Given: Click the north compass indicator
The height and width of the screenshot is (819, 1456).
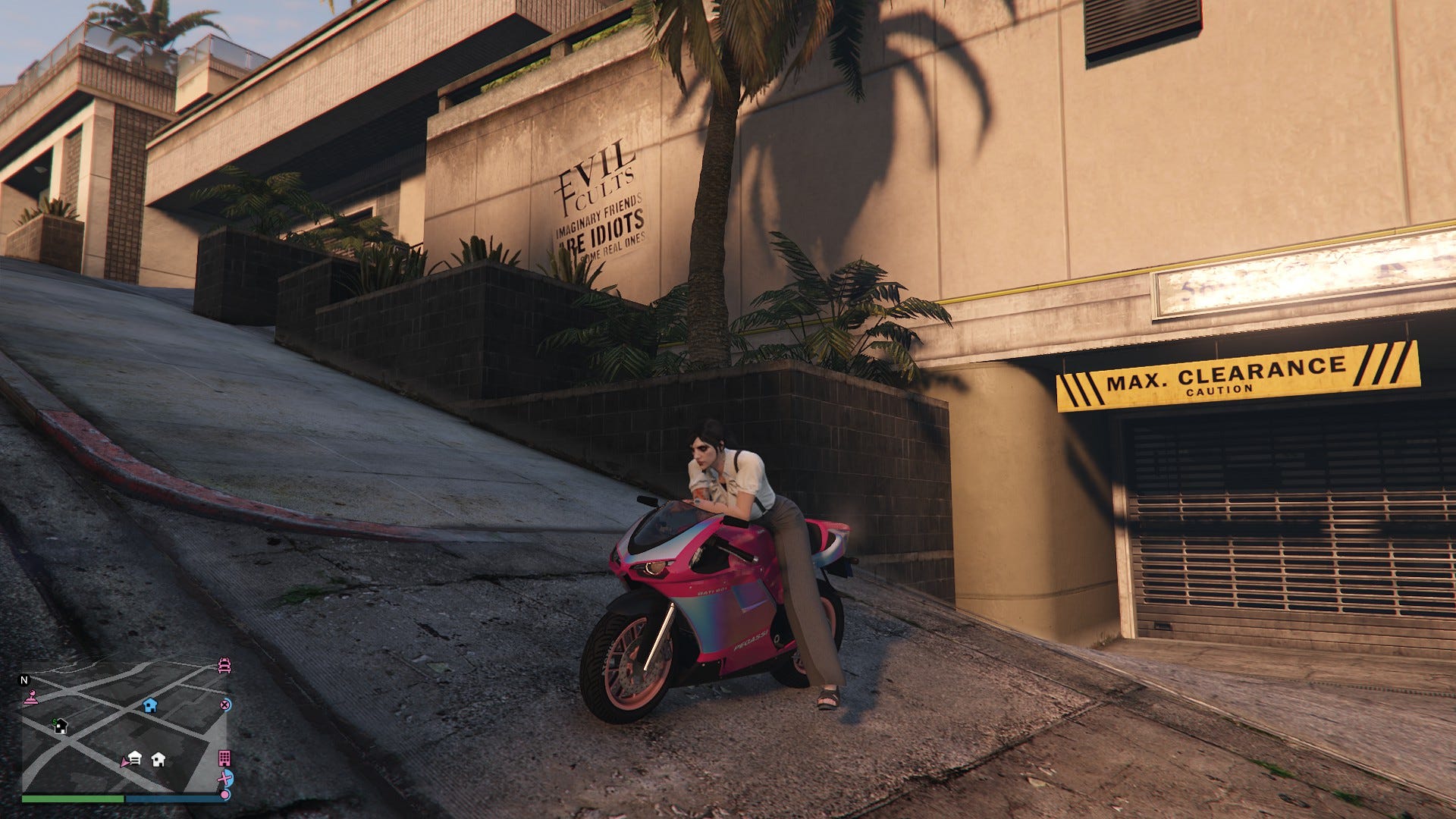Looking at the screenshot, I should tap(24, 679).
